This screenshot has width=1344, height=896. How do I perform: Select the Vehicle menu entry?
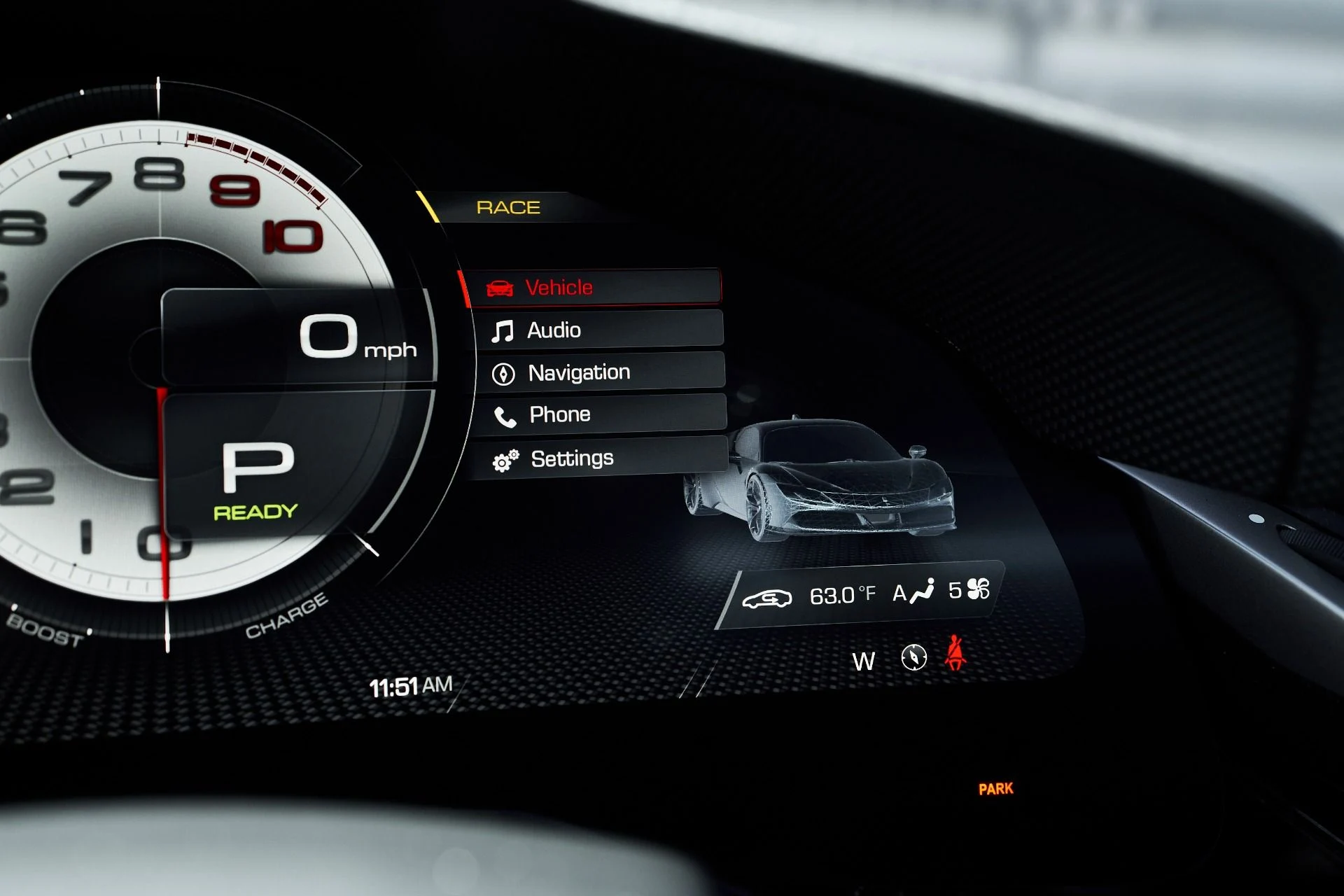tap(594, 287)
